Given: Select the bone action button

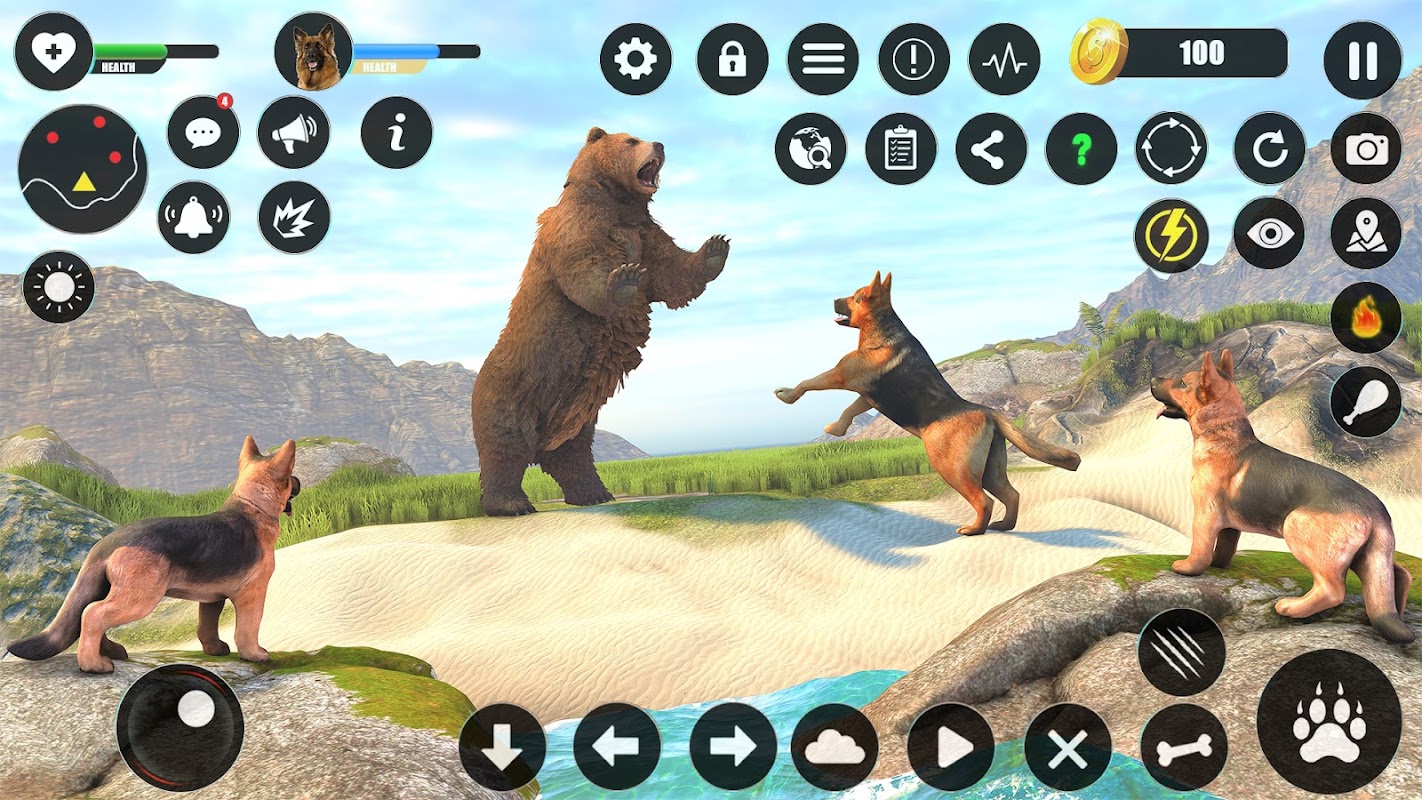Looking at the screenshot, I should (1183, 747).
